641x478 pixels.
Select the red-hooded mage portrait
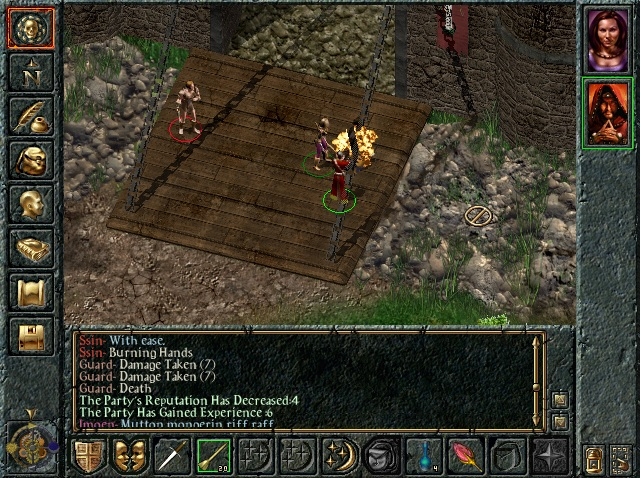(x=607, y=112)
